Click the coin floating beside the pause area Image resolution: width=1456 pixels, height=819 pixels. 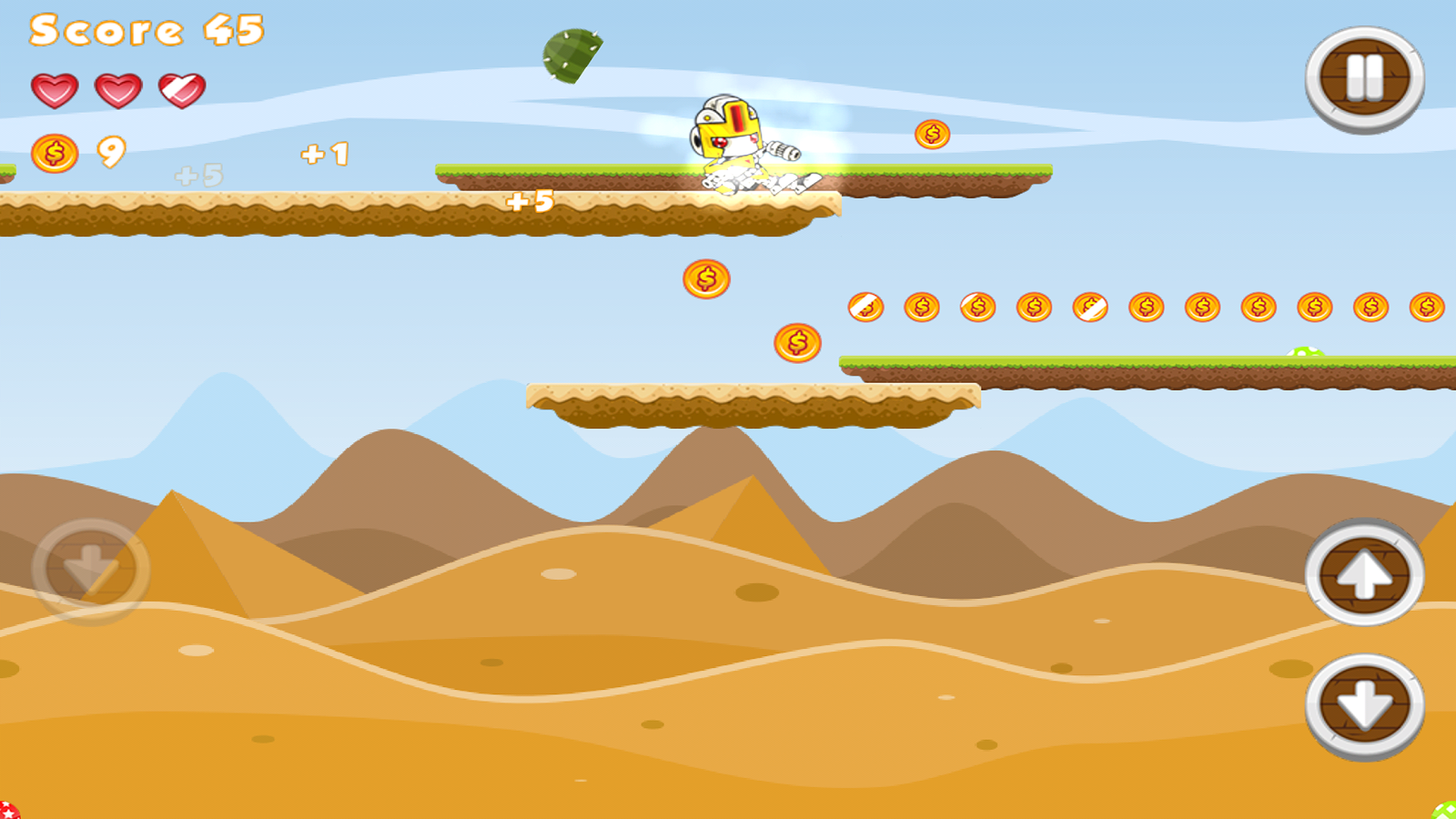(933, 133)
